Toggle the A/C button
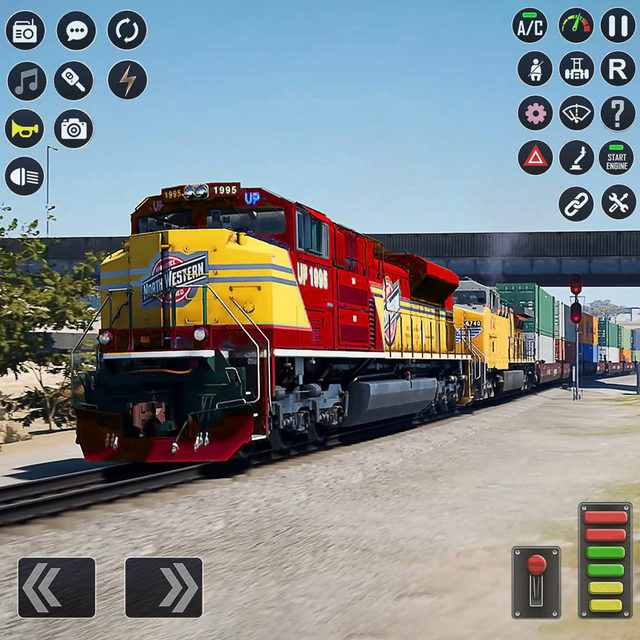Image resolution: width=640 pixels, height=640 pixels. pyautogui.click(x=530, y=25)
